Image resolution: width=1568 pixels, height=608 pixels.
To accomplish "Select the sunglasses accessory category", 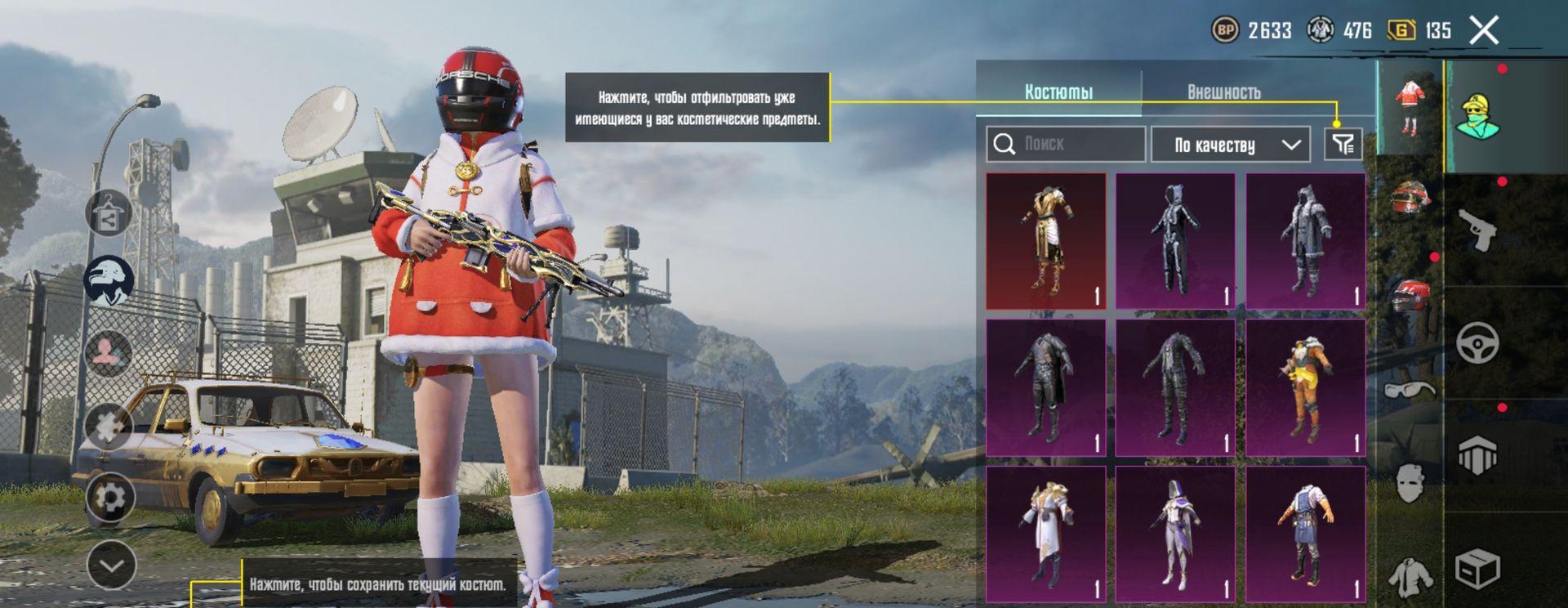I will click(x=1410, y=390).
